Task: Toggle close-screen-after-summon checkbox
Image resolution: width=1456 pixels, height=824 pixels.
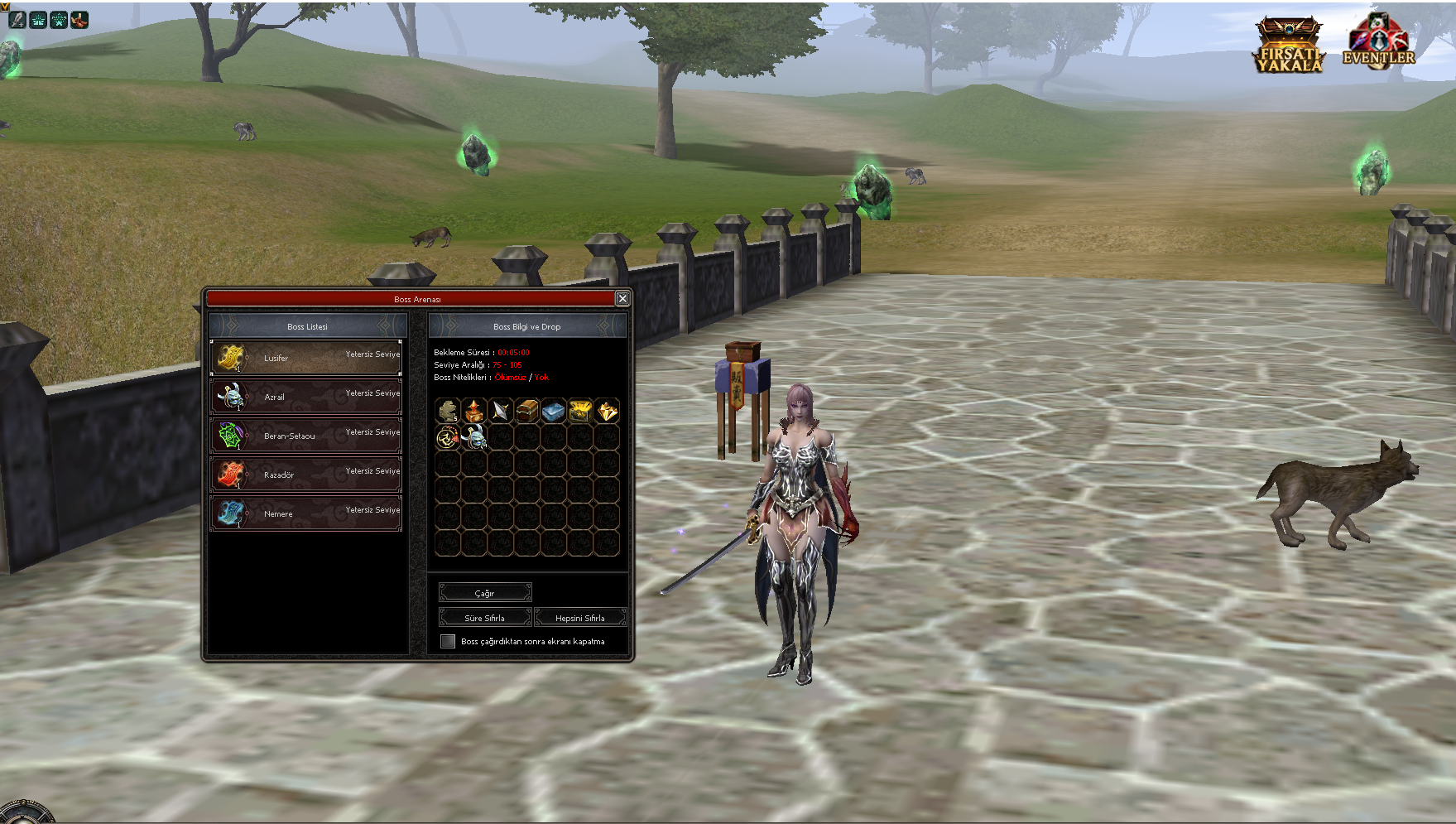Action: [448, 641]
